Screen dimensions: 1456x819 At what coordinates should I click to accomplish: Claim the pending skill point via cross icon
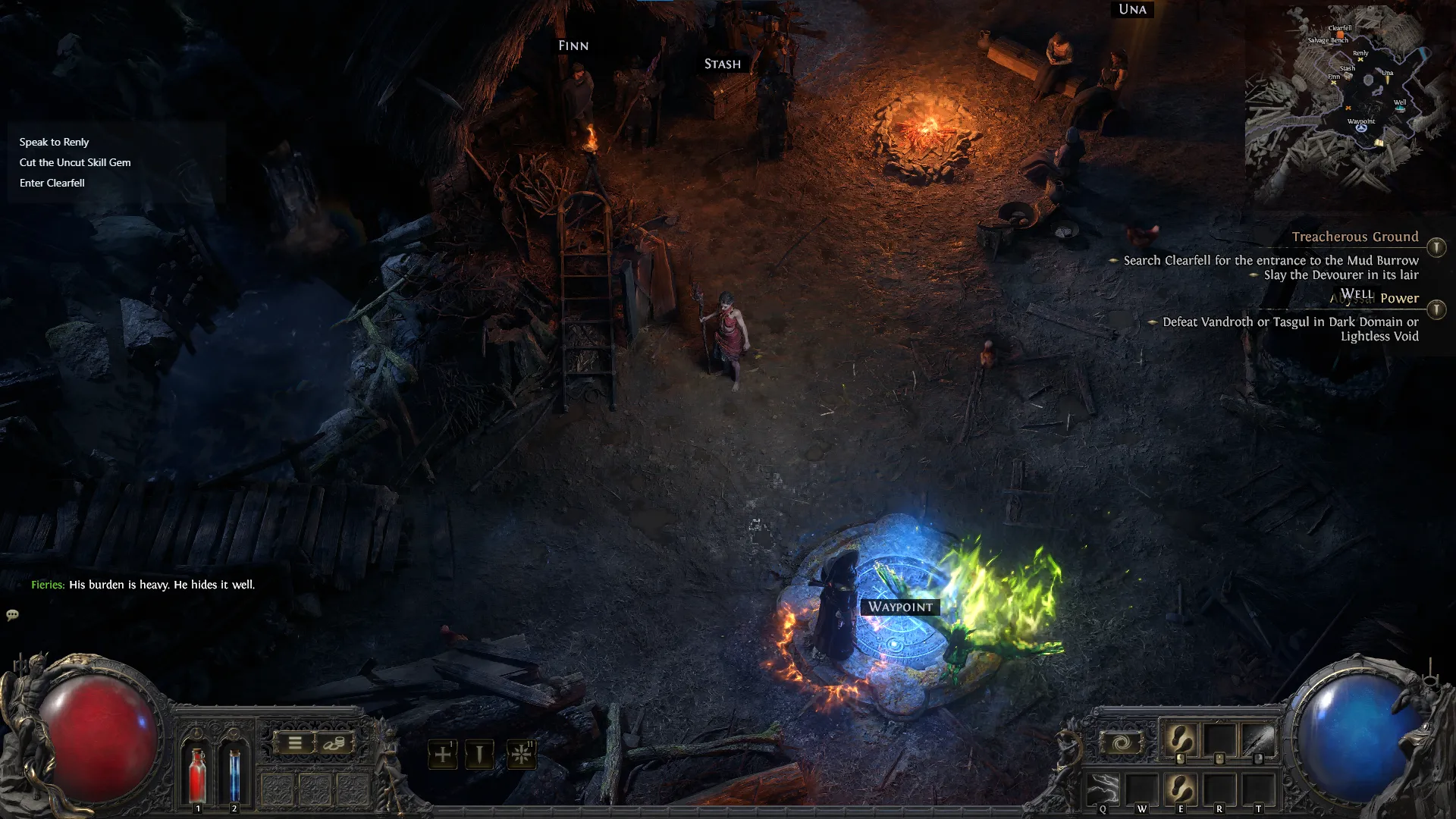[x=444, y=754]
